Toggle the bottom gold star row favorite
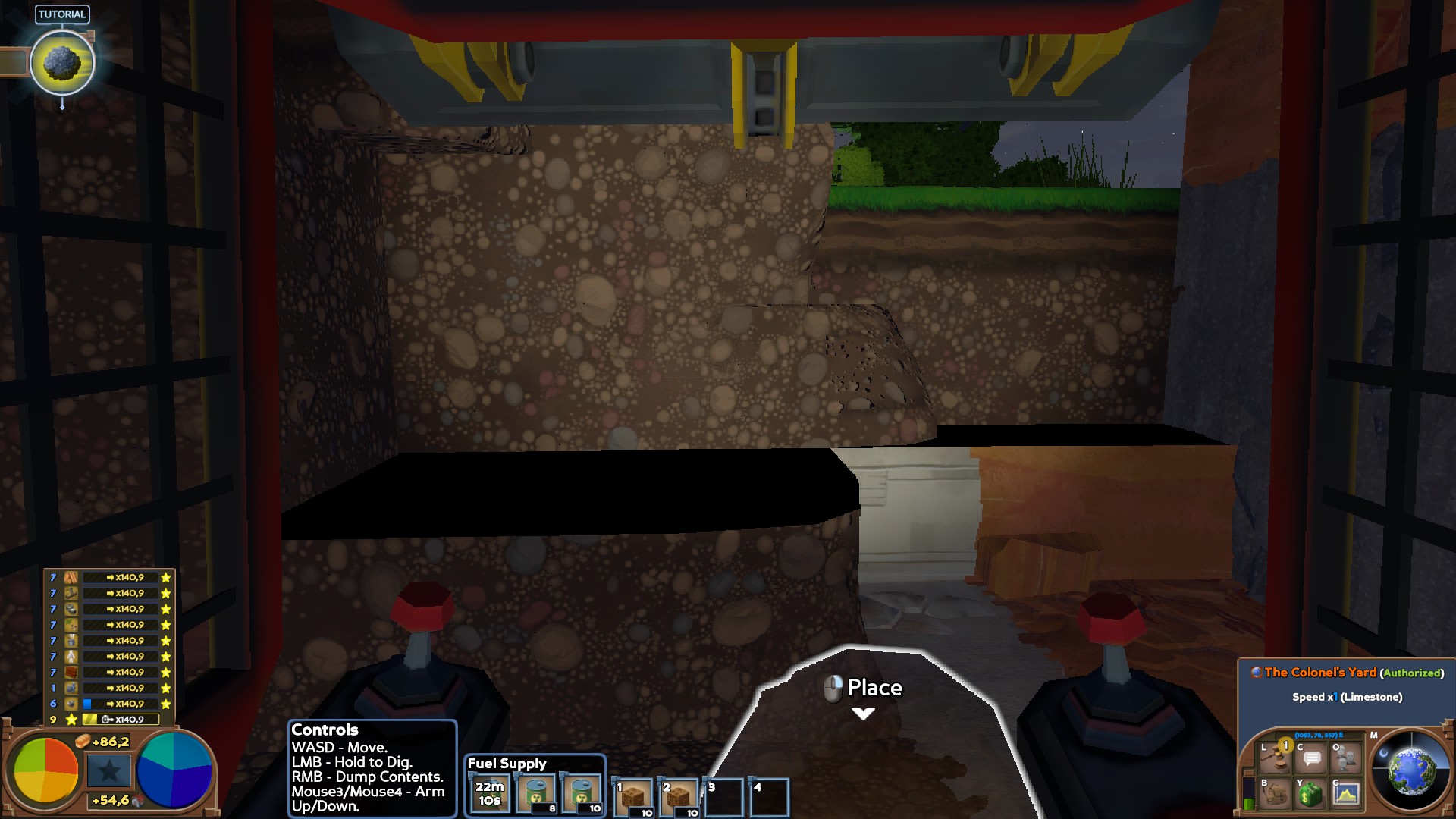Screen dimensions: 1456x819 coord(71,719)
